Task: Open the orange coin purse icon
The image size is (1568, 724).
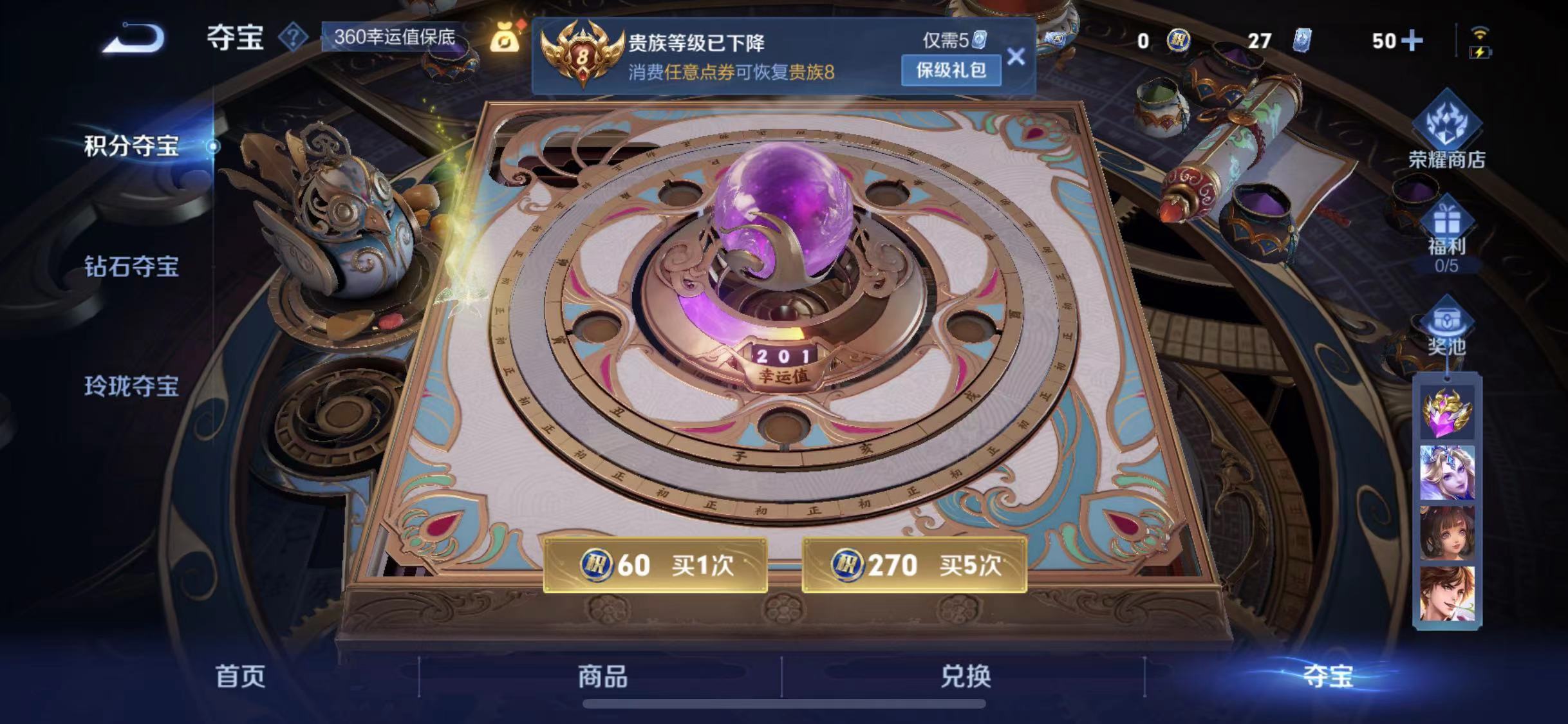Action: click(506, 41)
